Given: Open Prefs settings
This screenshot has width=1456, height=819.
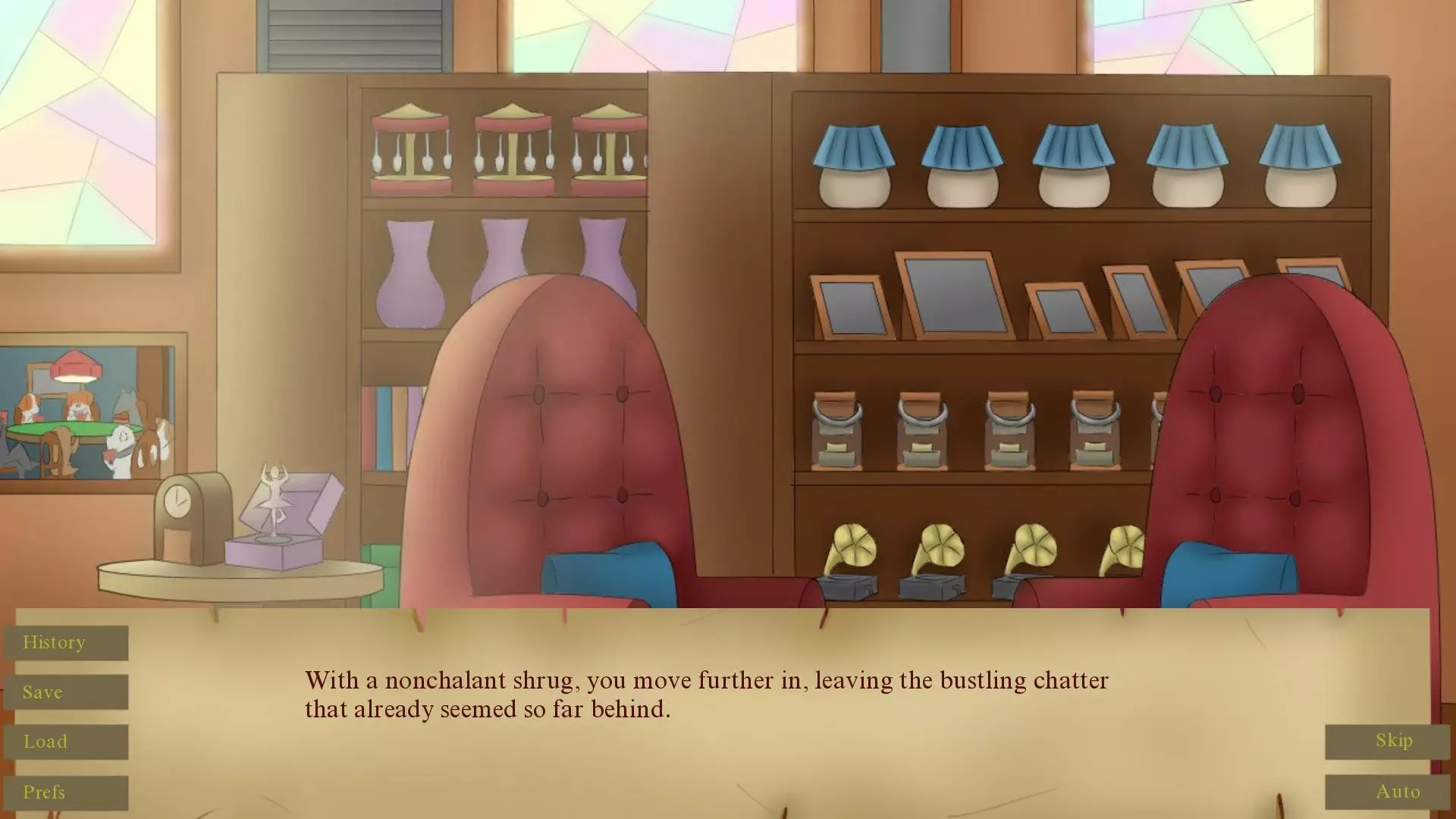Looking at the screenshot, I should point(66,792).
